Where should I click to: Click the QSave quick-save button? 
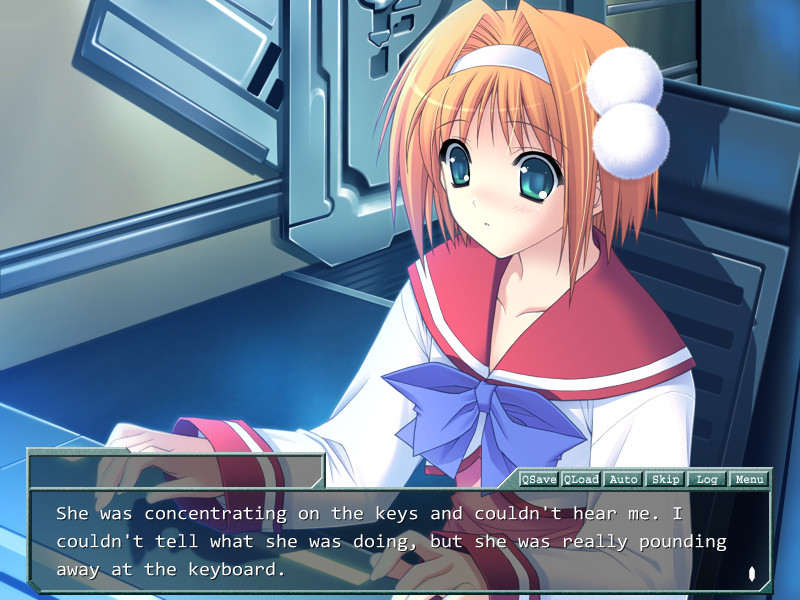539,479
